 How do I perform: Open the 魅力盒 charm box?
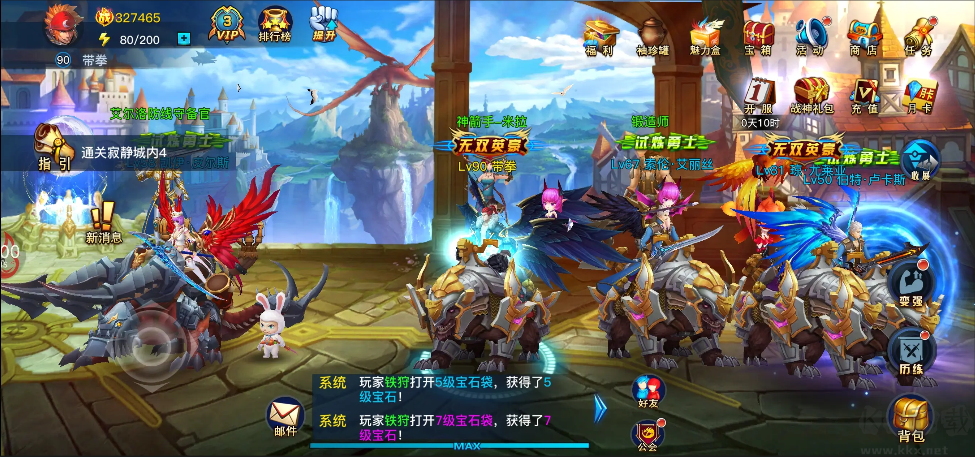[706, 36]
